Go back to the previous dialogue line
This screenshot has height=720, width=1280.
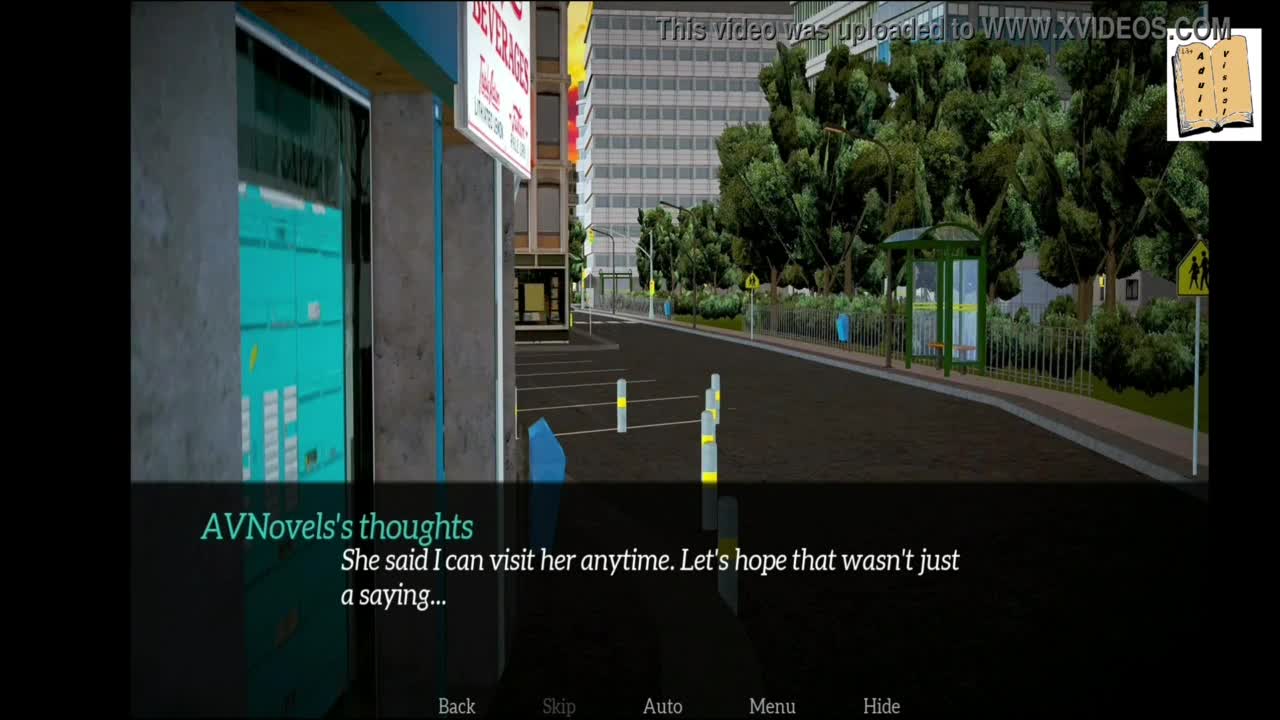(456, 706)
